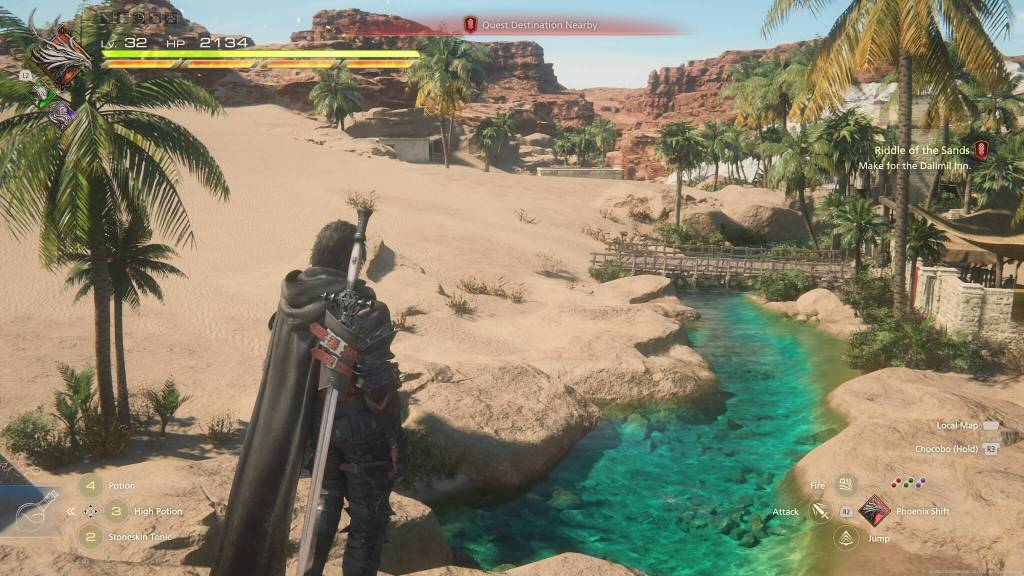
Task: Click the Jump action icon
Action: pyautogui.click(x=846, y=538)
